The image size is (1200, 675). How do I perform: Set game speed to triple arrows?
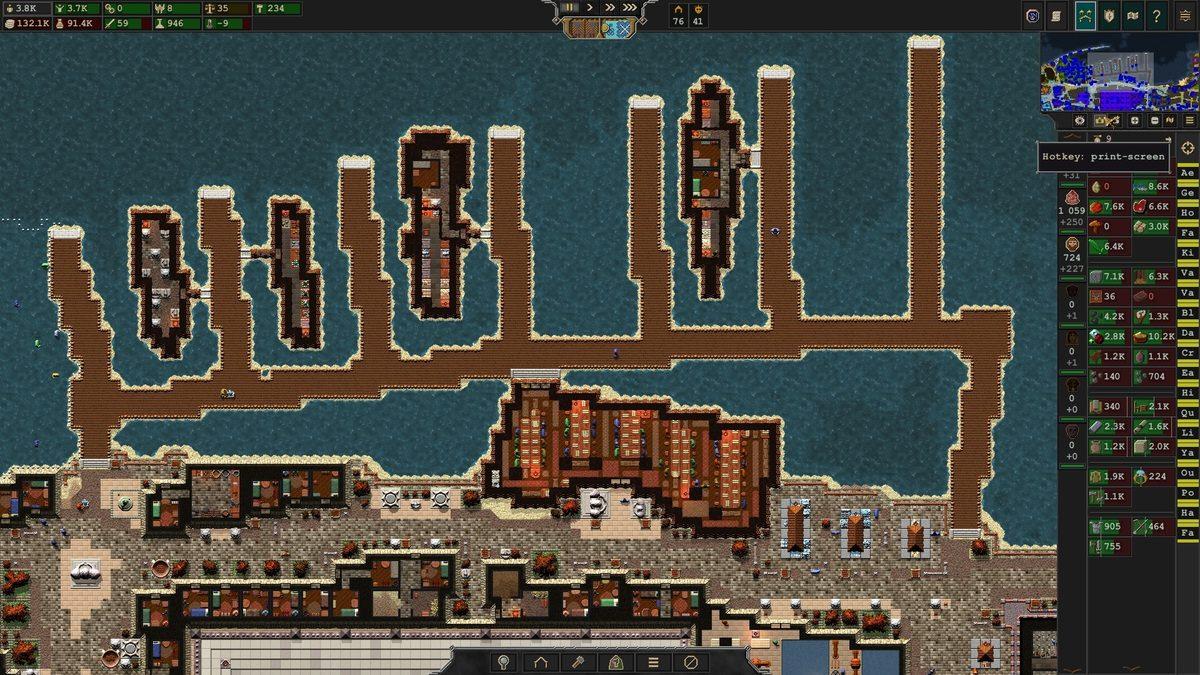pyautogui.click(x=629, y=7)
